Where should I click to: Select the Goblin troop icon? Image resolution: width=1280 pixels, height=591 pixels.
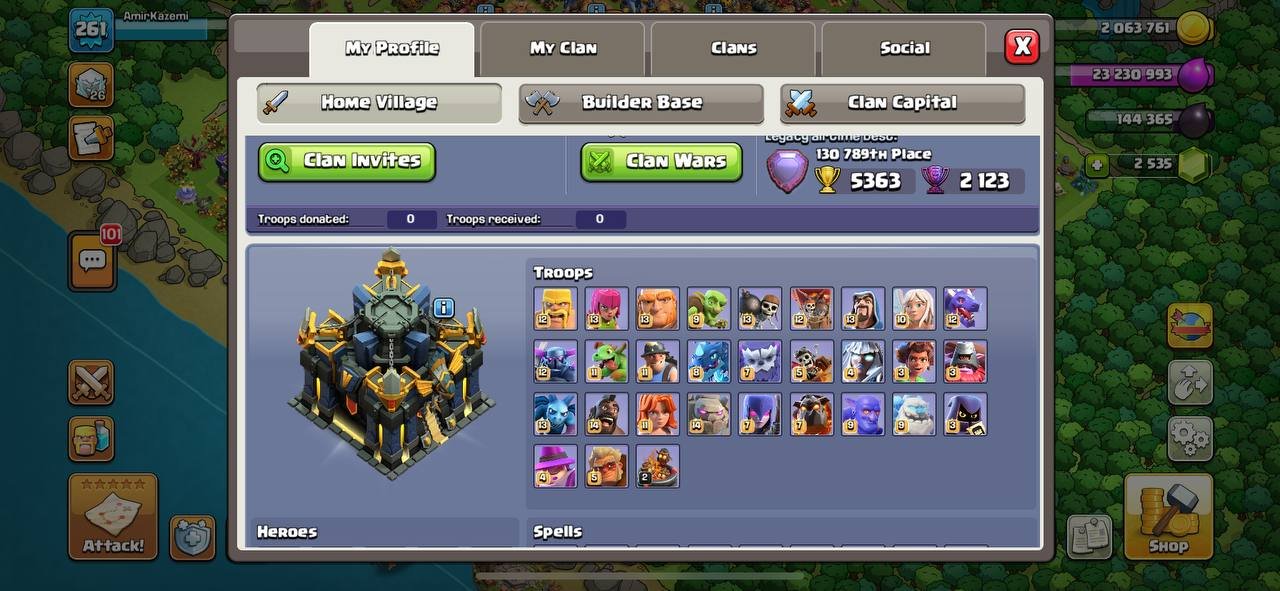click(x=709, y=308)
